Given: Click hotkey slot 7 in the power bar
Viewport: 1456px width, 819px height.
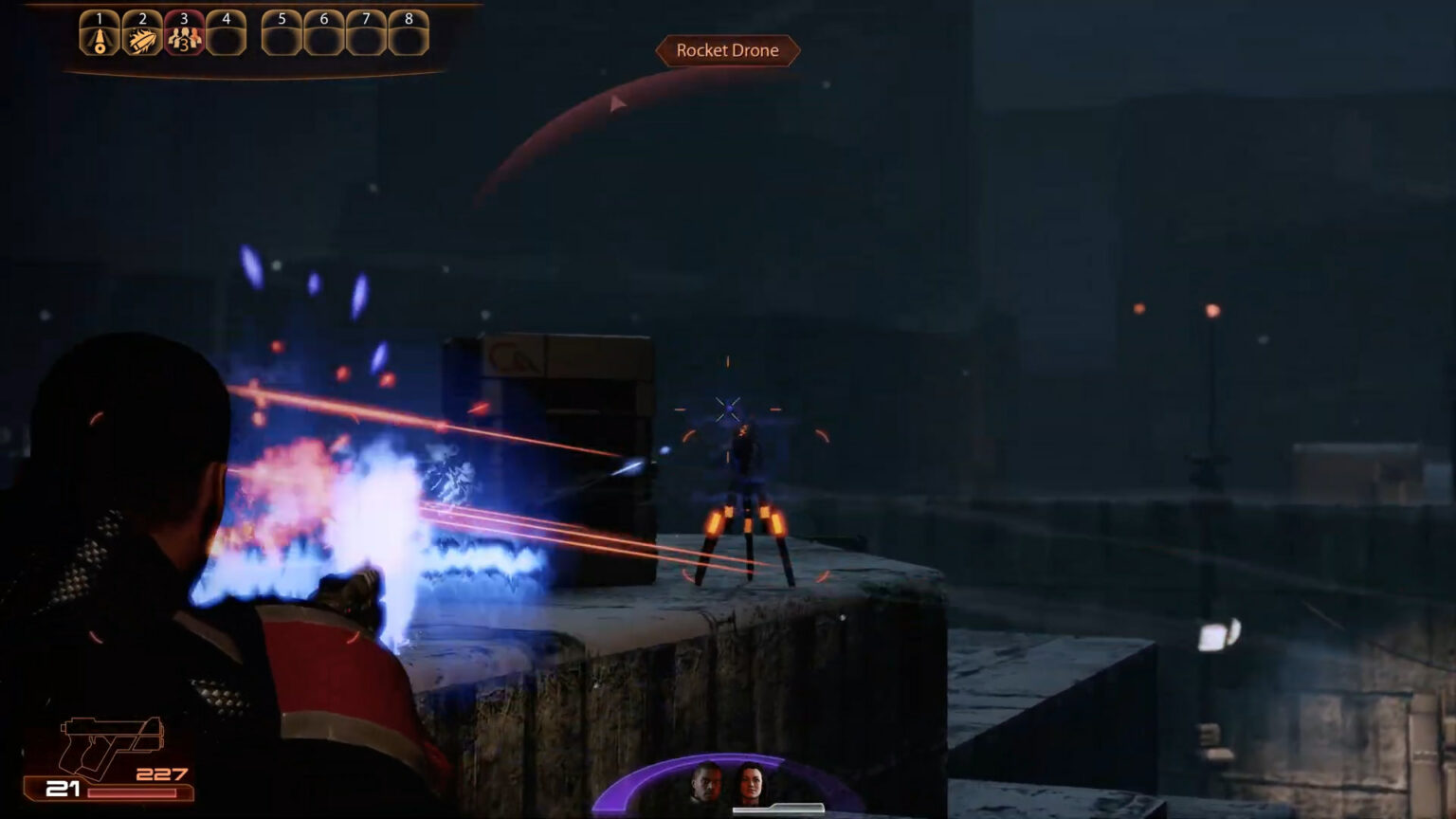Looking at the screenshot, I should (x=367, y=31).
